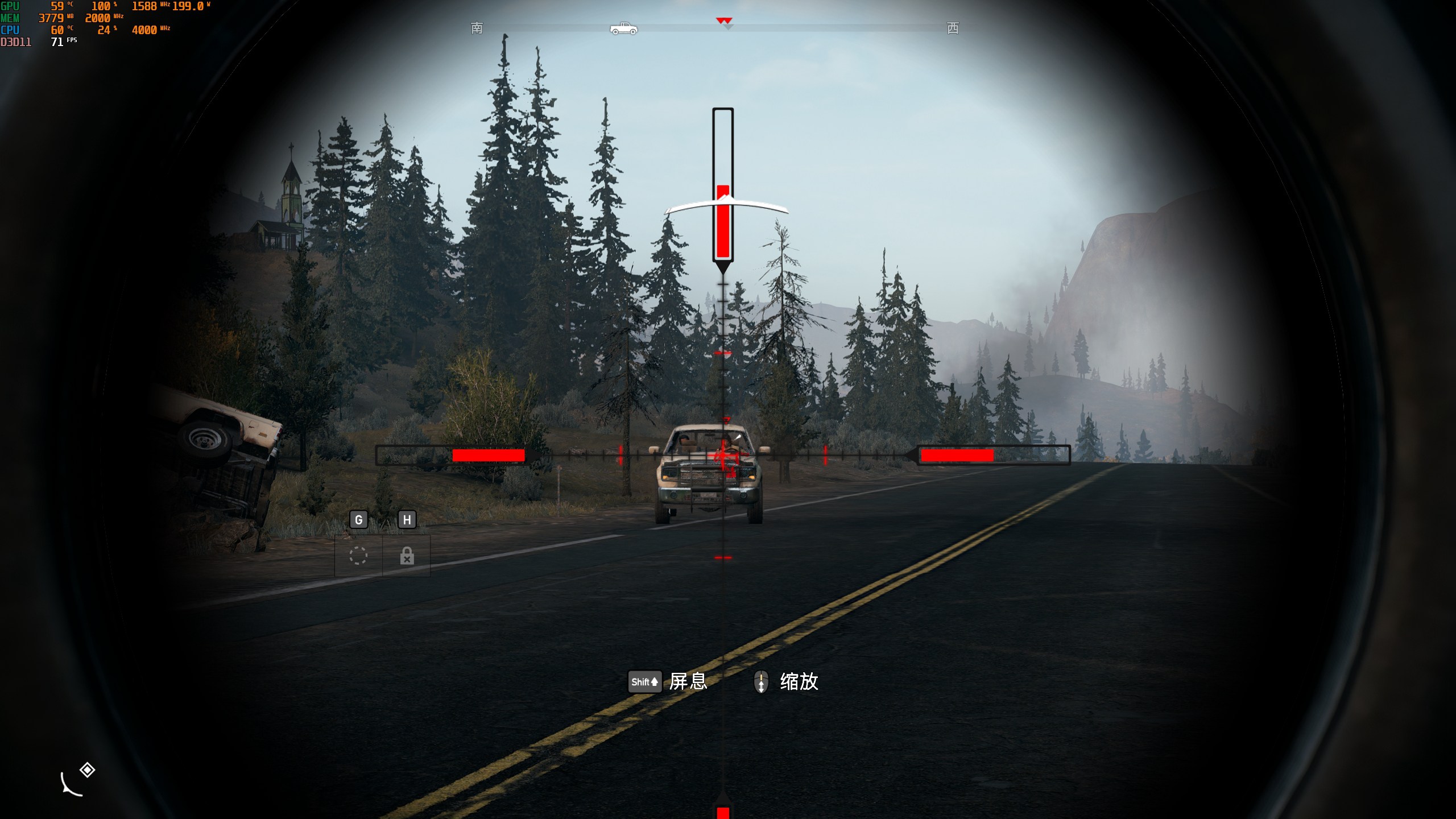
Task: Click the 南 direction label on the compass
Action: 477,28
